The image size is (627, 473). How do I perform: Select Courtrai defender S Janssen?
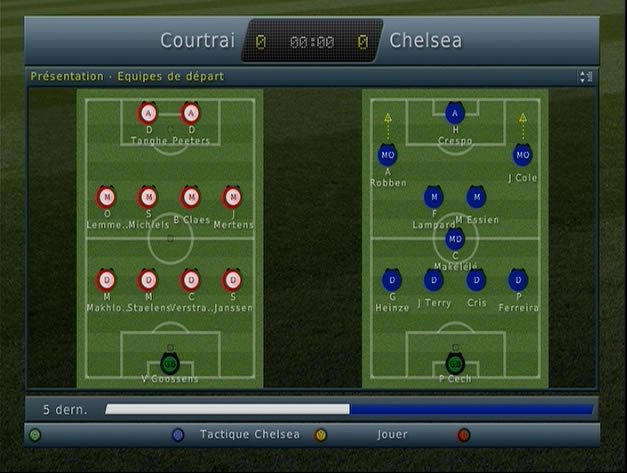(x=232, y=280)
